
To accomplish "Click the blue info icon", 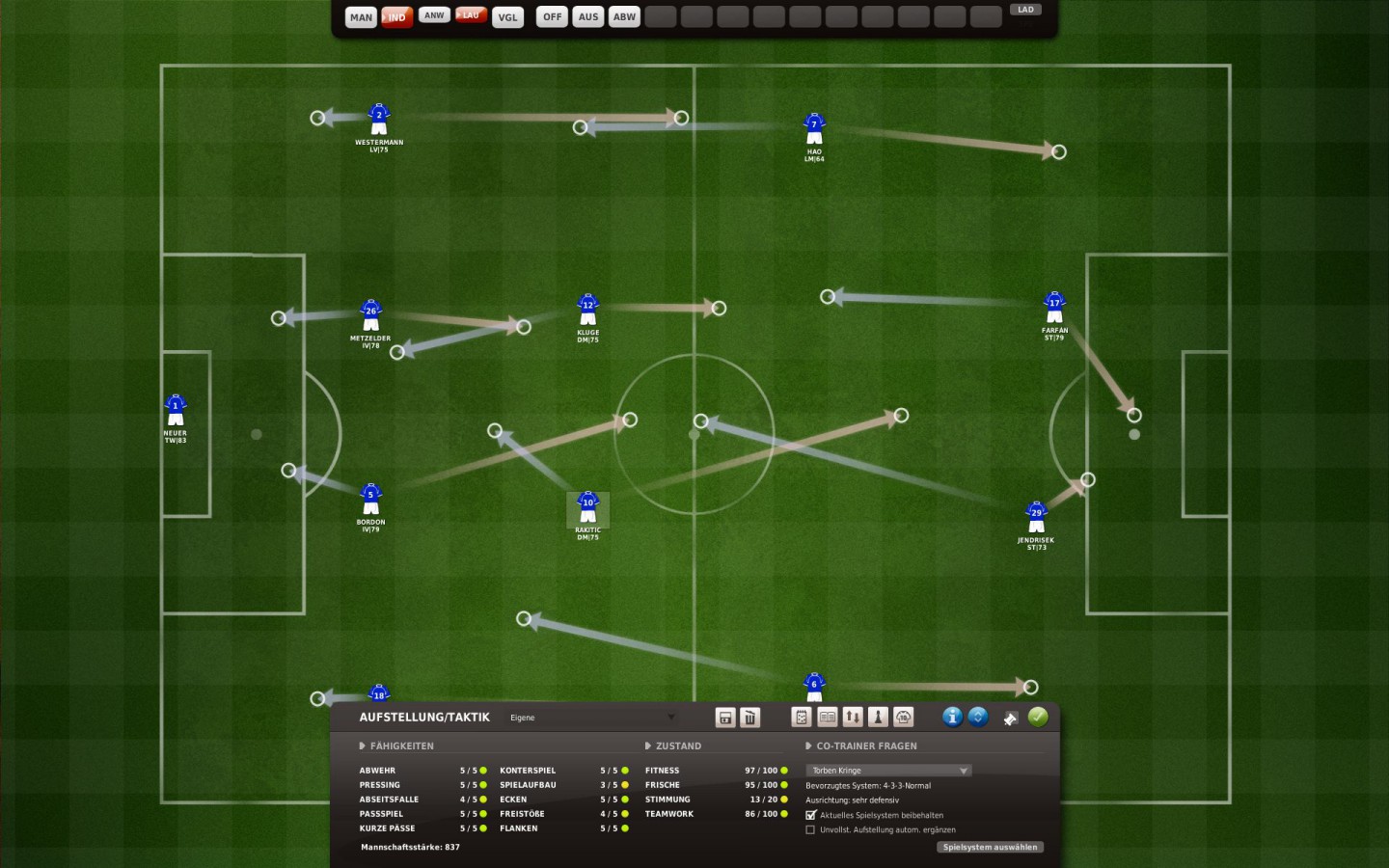I will (x=952, y=718).
